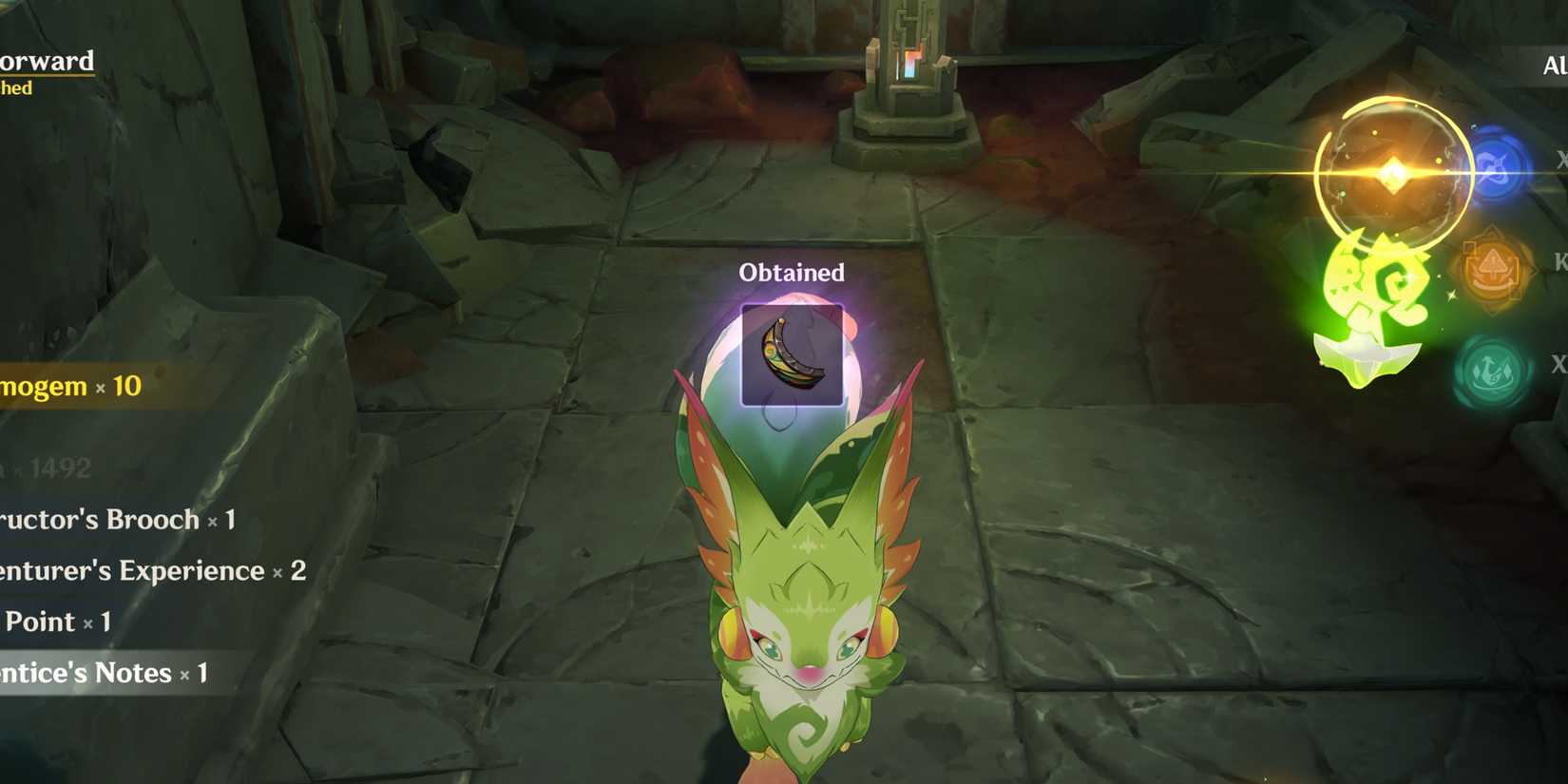Select the glowing pillar mechanism indicator
The height and width of the screenshot is (784, 1568).
909,67
